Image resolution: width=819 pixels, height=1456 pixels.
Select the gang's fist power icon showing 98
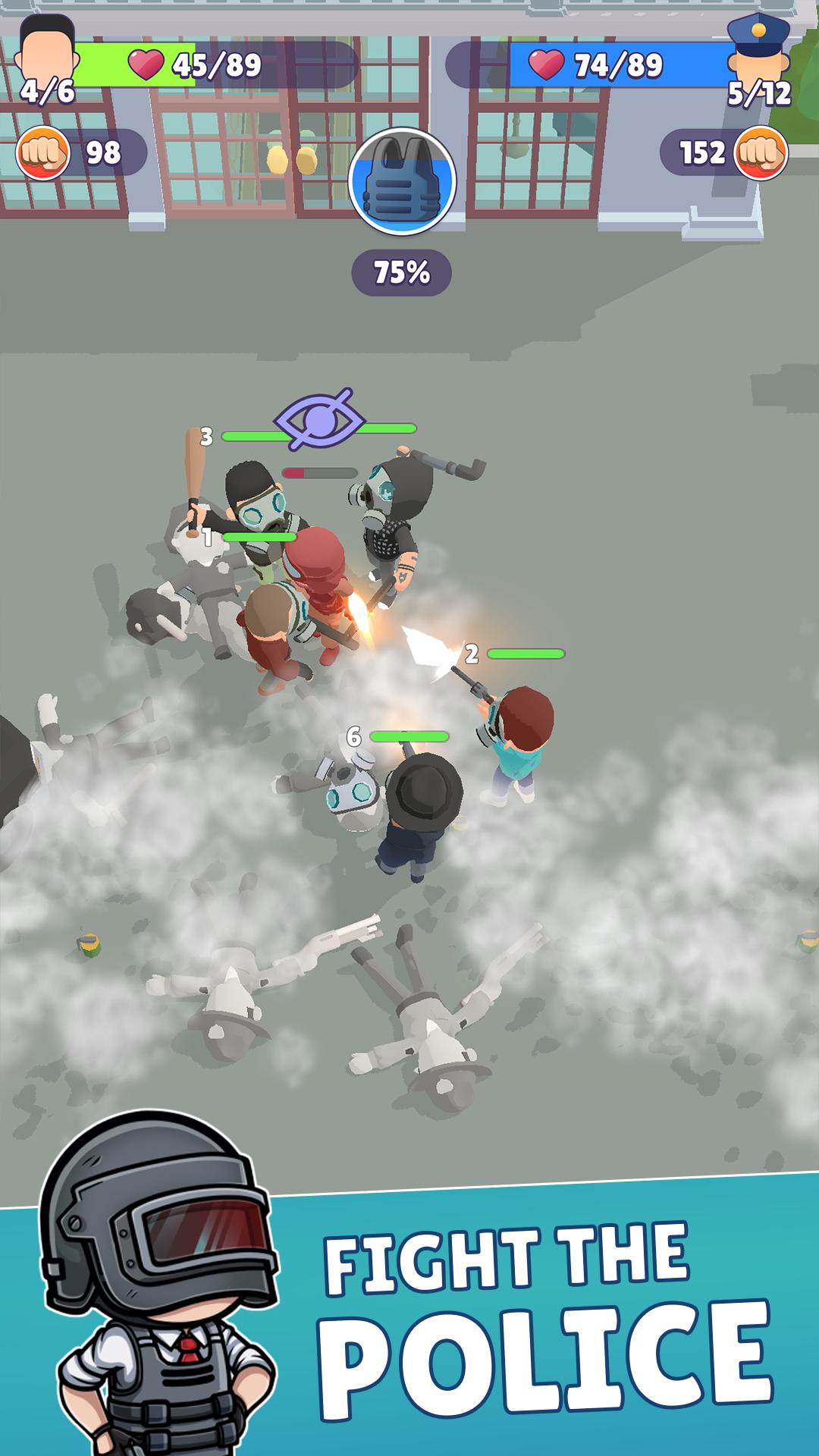pos(43,153)
